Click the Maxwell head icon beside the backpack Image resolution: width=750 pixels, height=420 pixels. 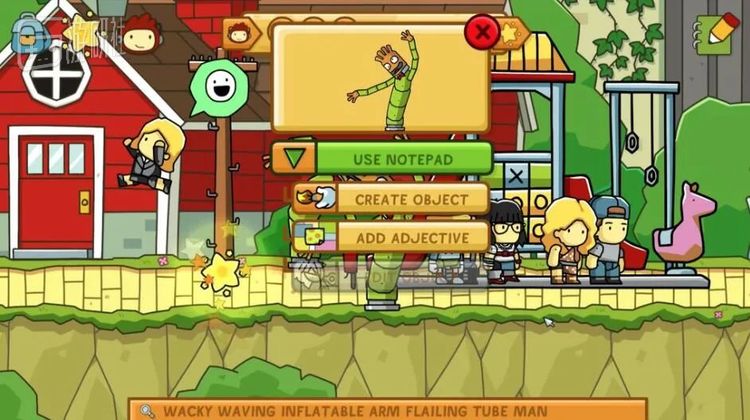click(x=137, y=35)
